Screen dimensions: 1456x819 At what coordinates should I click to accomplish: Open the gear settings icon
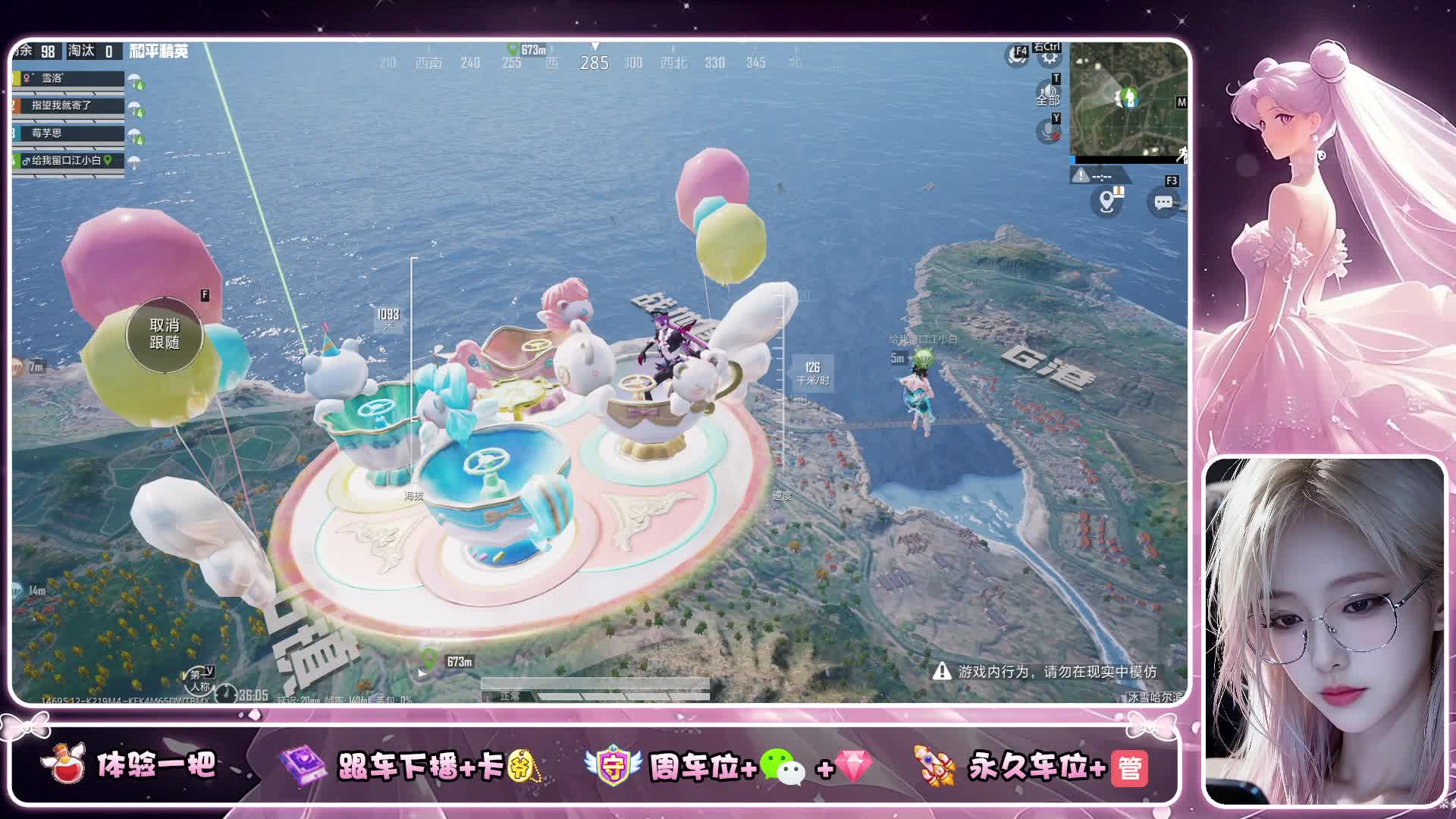1050,58
